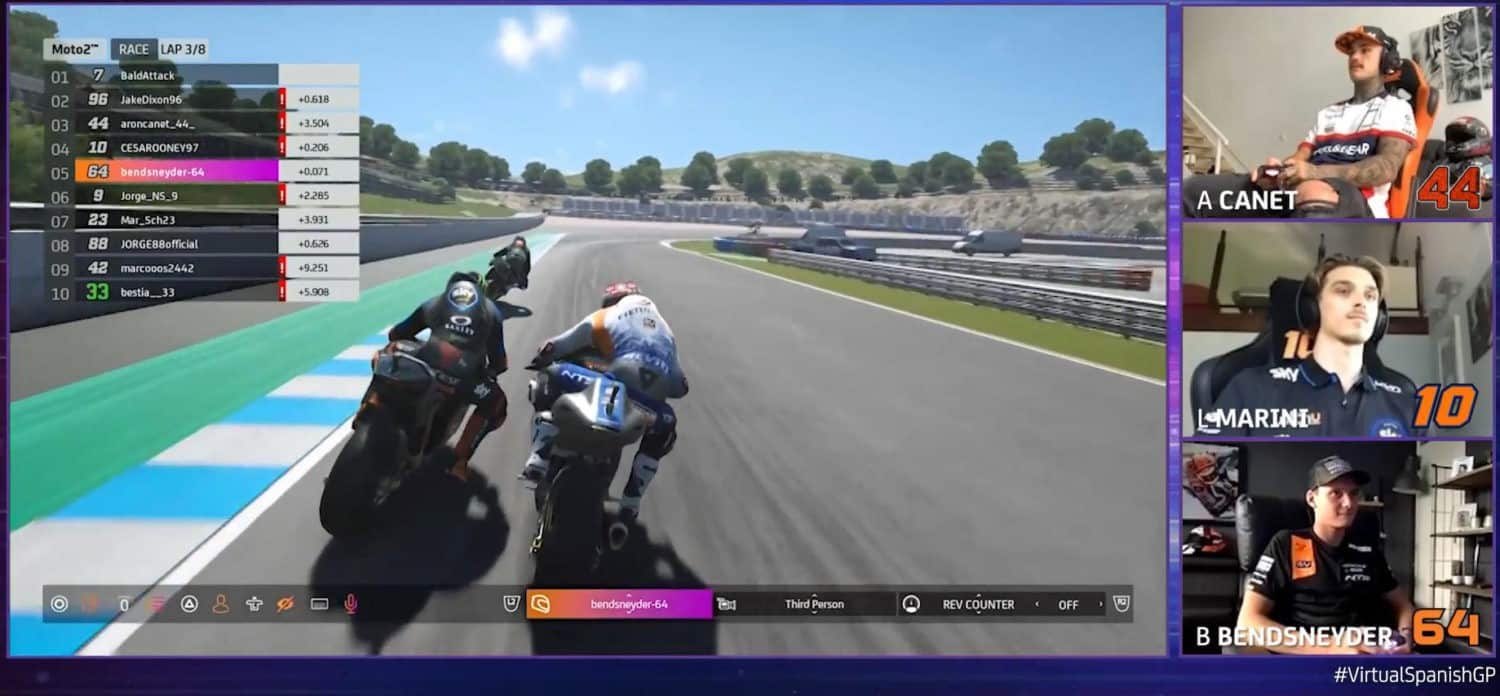
Task: Click the right arrow next to OFF
Action: coord(1101,604)
